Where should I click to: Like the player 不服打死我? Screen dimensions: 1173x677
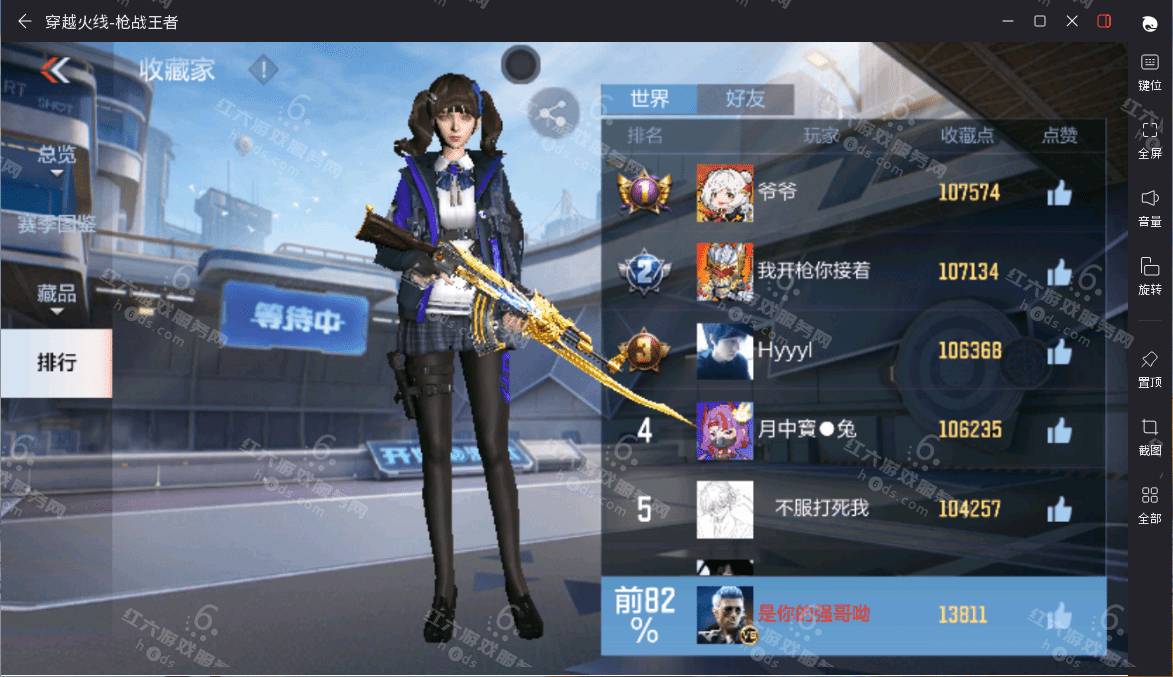(x=1059, y=510)
